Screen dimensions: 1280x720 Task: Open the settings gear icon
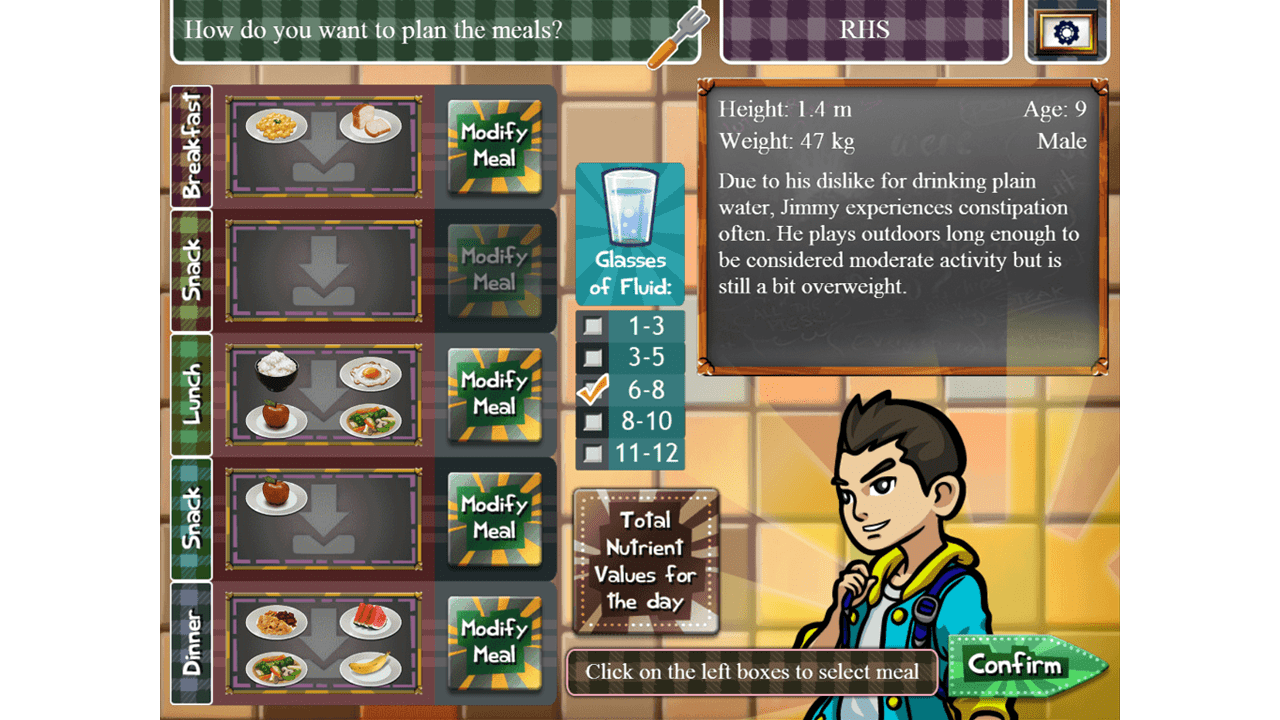click(x=1066, y=32)
